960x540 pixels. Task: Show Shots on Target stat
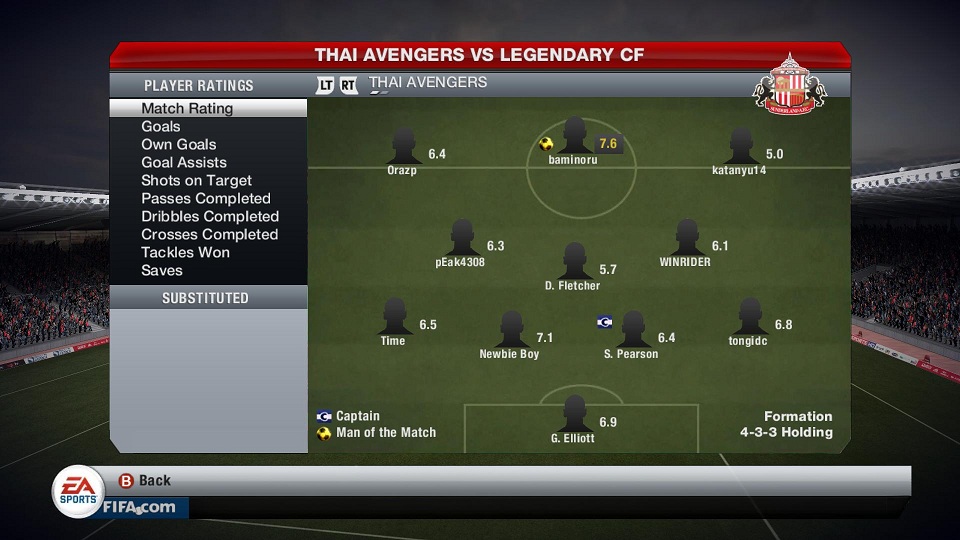(196, 180)
